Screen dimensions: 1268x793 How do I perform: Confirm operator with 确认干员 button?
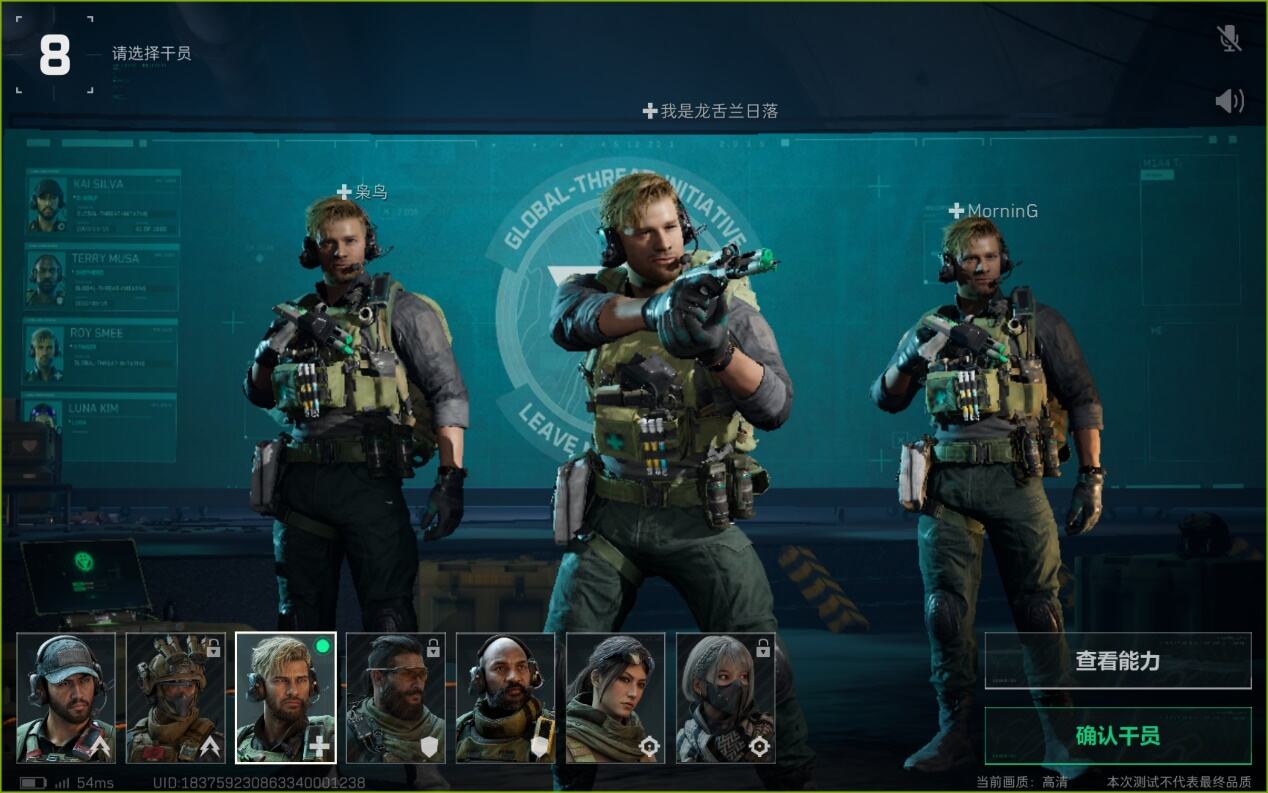click(x=1117, y=736)
